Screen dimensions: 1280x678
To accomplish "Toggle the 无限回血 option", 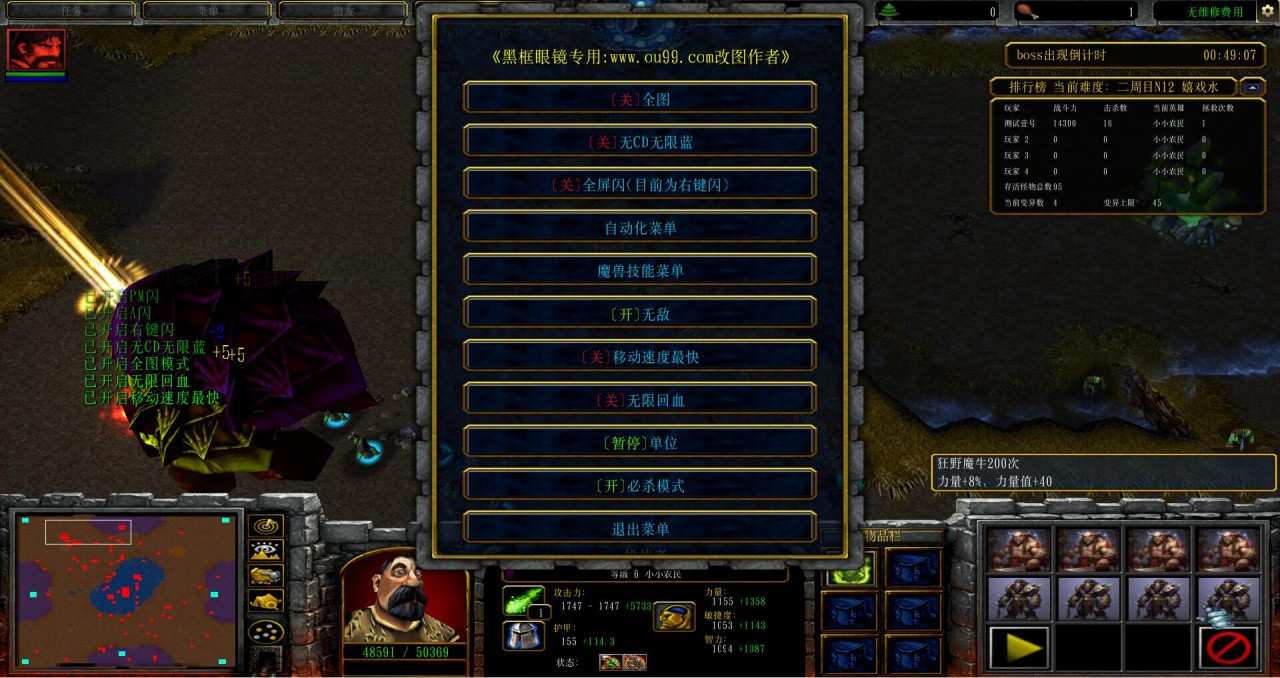I will click(x=640, y=400).
